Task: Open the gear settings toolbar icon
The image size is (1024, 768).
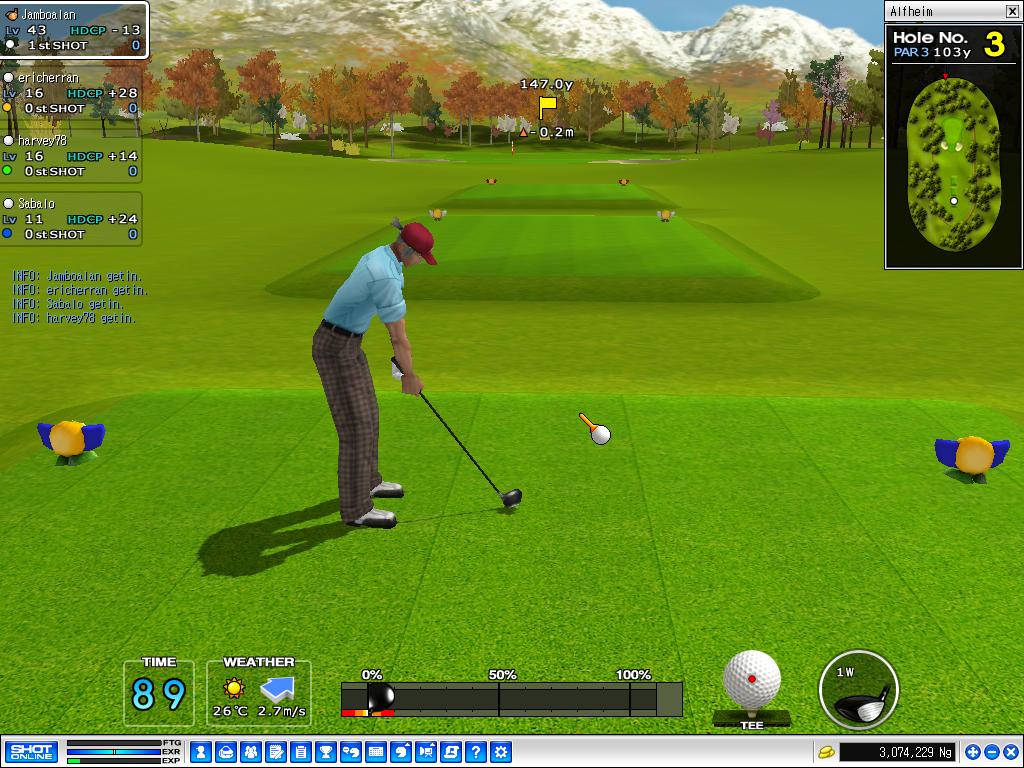Action: tap(501, 752)
